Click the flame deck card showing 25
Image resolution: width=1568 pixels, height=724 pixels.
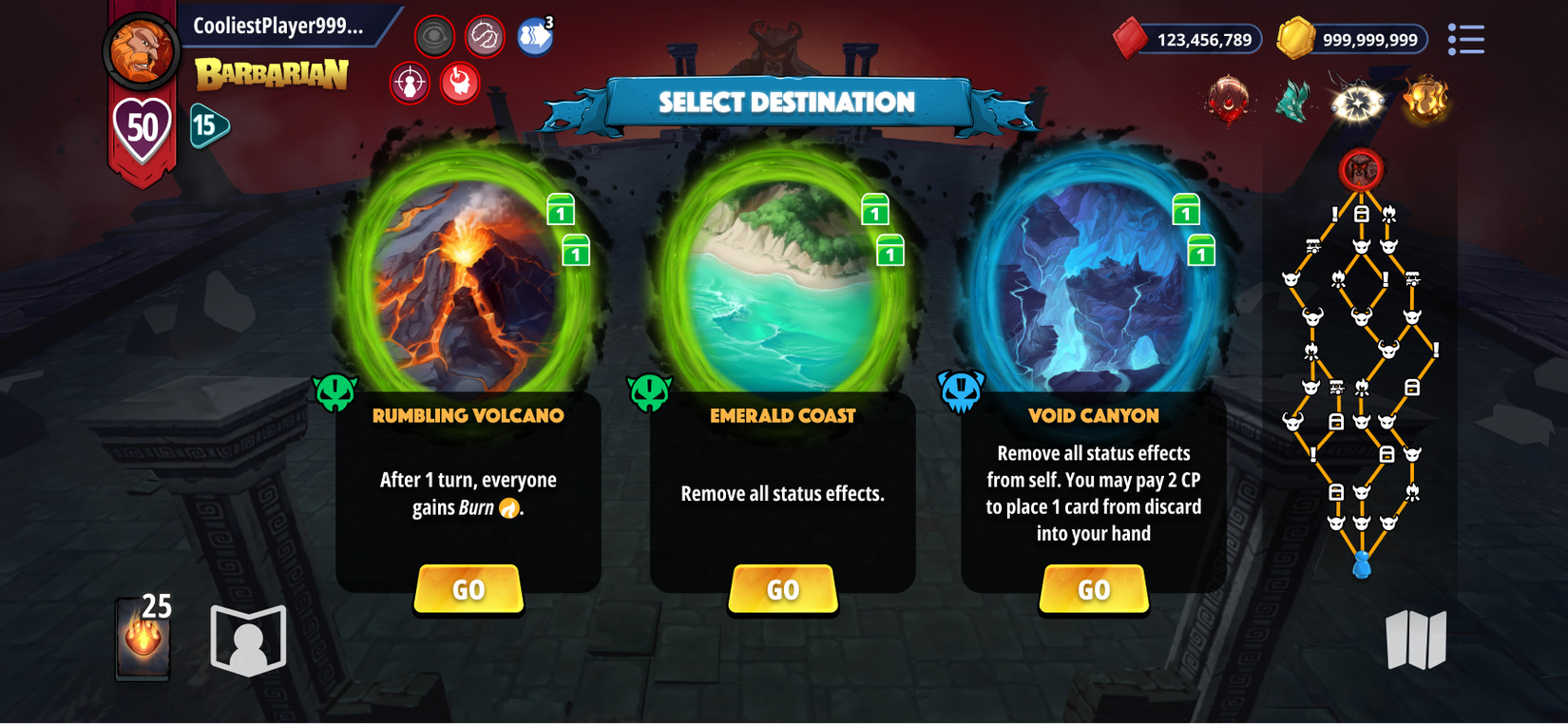tap(141, 638)
